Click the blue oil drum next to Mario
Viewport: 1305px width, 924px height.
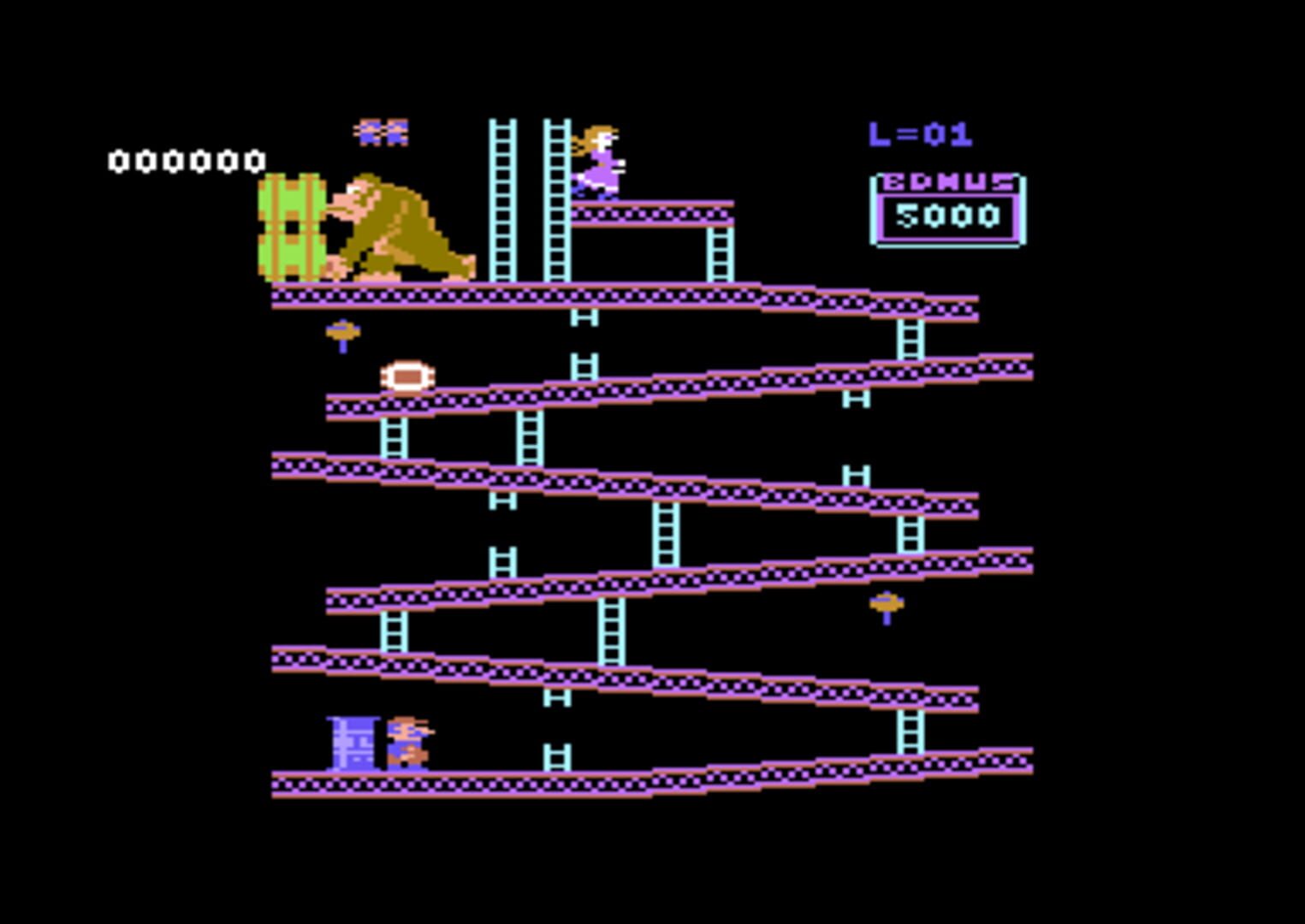click(x=353, y=743)
